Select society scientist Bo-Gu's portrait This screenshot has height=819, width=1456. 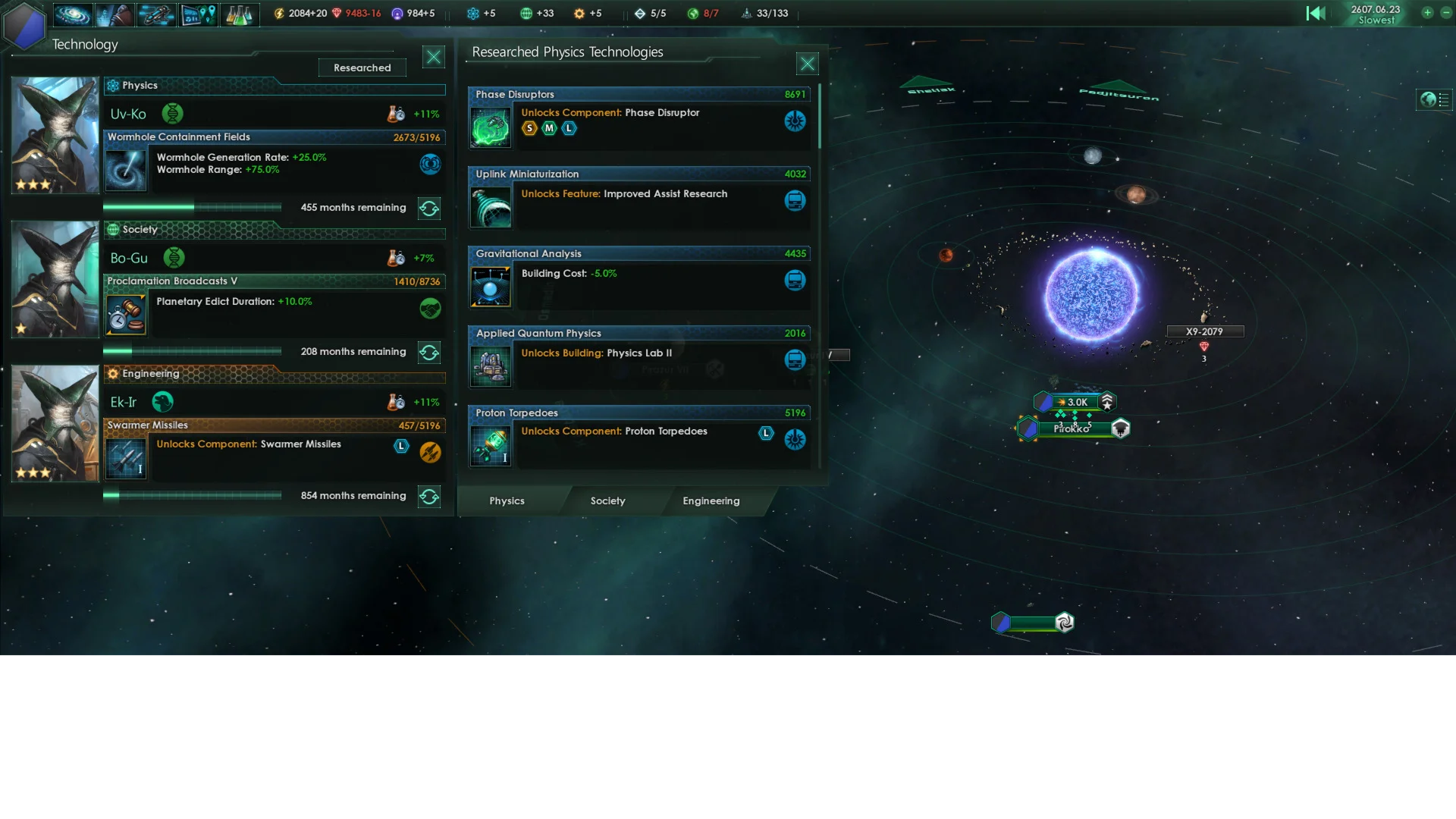55,279
